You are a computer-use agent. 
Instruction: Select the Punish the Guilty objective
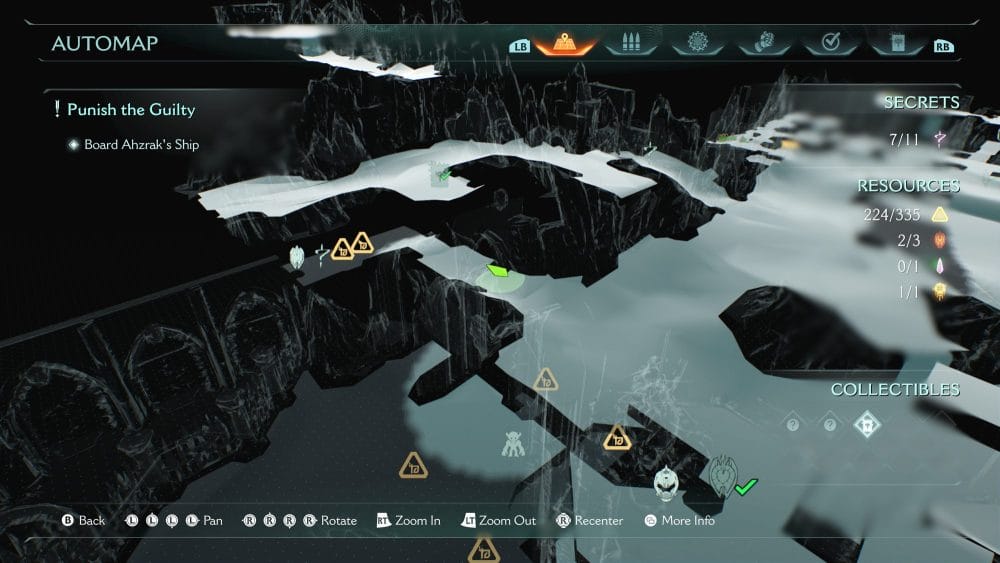pyautogui.click(x=130, y=109)
